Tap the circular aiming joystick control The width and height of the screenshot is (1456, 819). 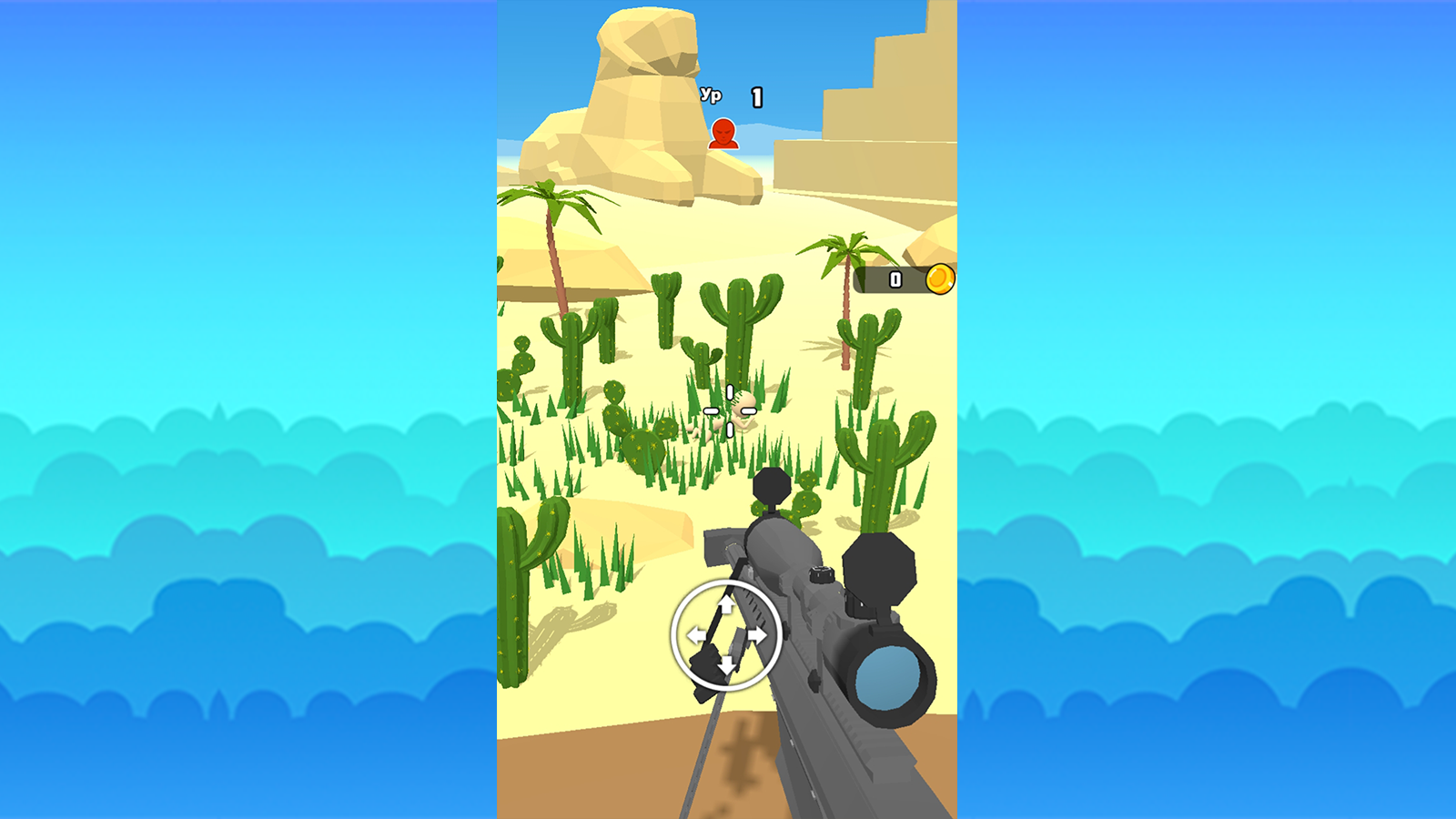725,636
